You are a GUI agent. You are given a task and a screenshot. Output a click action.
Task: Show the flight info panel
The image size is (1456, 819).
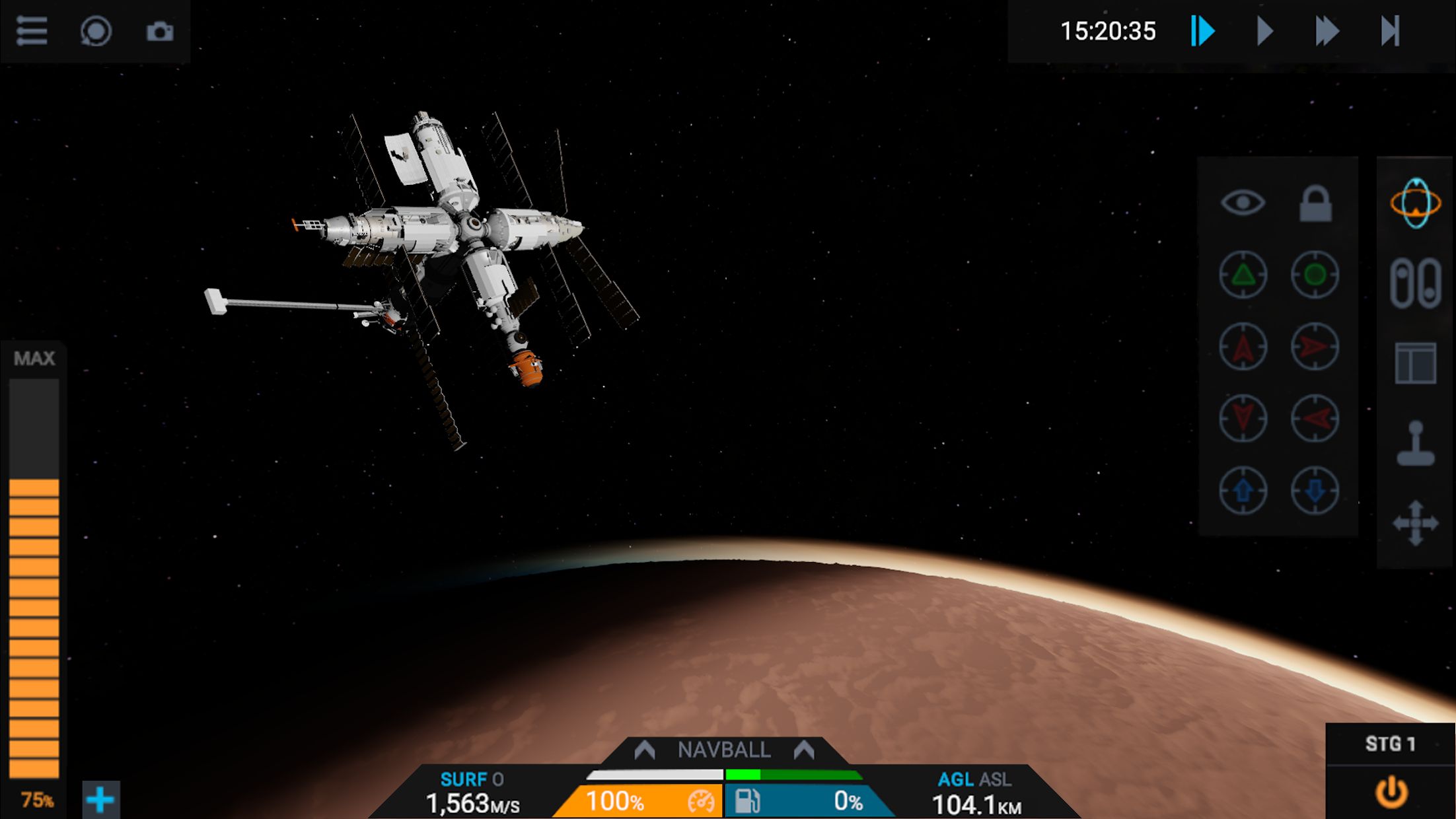click(x=1415, y=363)
